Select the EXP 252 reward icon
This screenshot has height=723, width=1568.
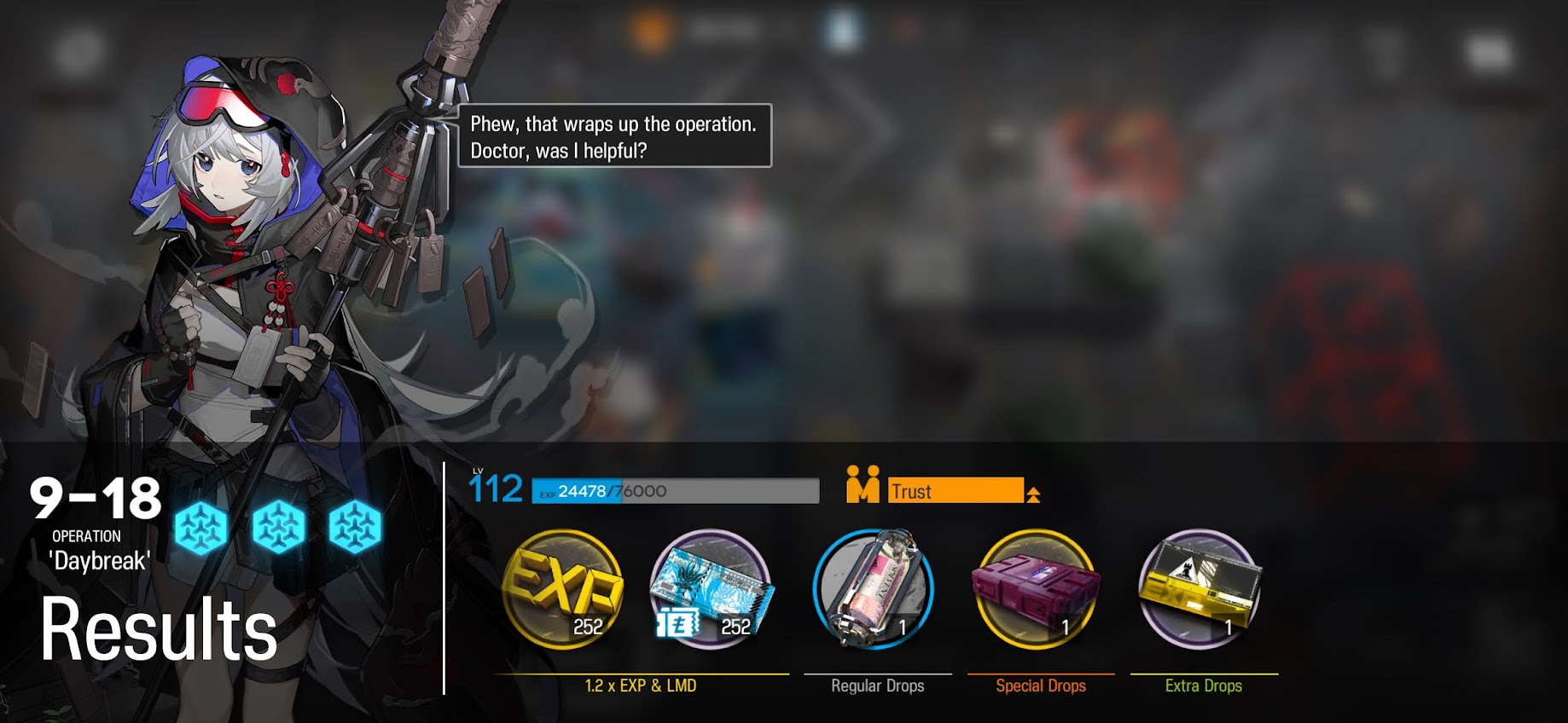pyautogui.click(x=563, y=590)
